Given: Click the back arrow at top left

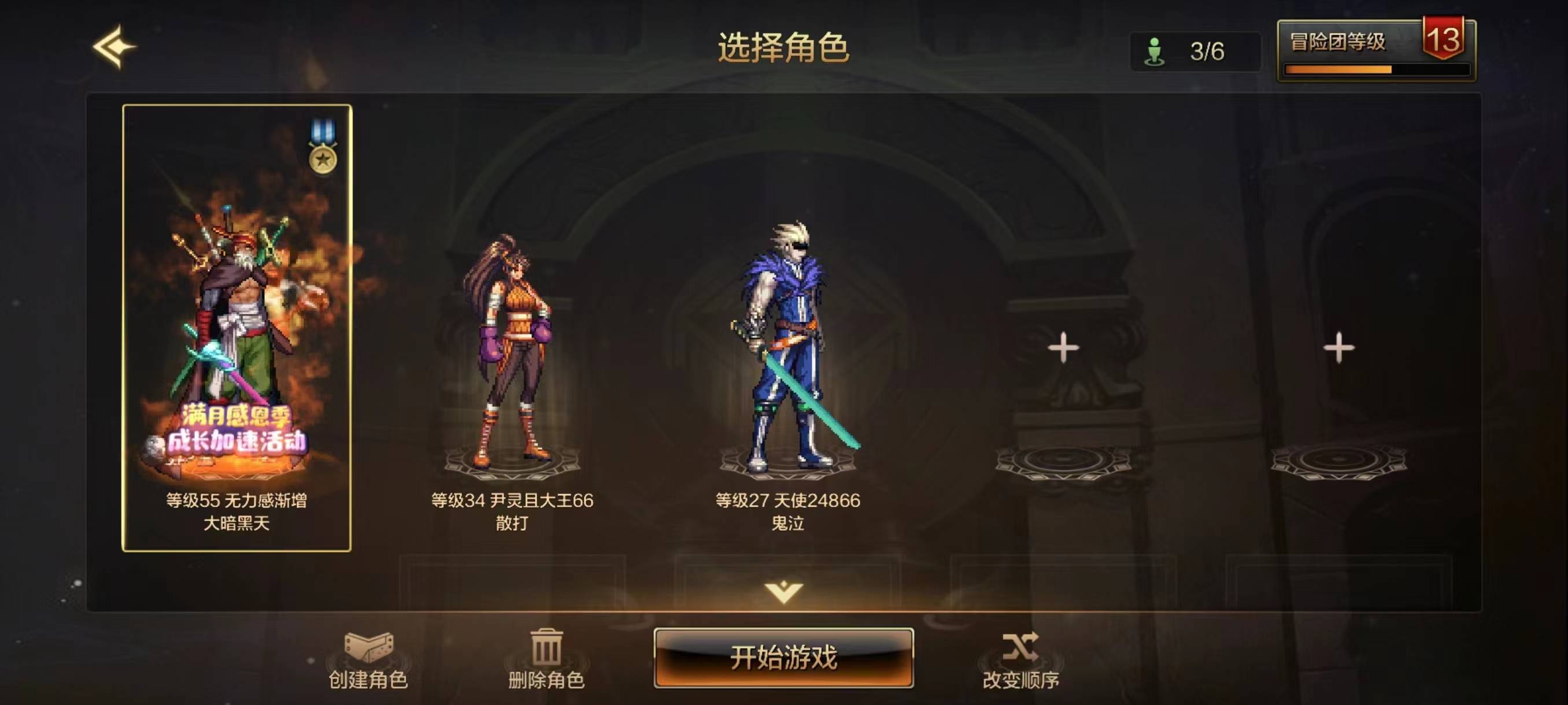Looking at the screenshot, I should tap(116, 46).
